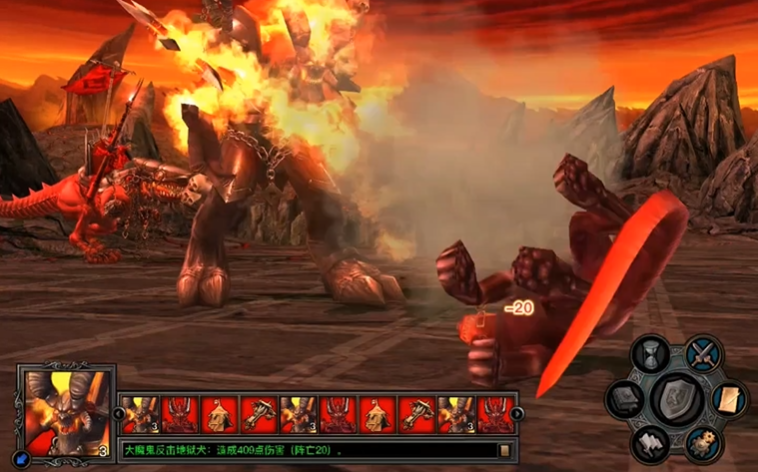Select the white flags surrender button
The height and width of the screenshot is (472, 758).
(x=651, y=443)
